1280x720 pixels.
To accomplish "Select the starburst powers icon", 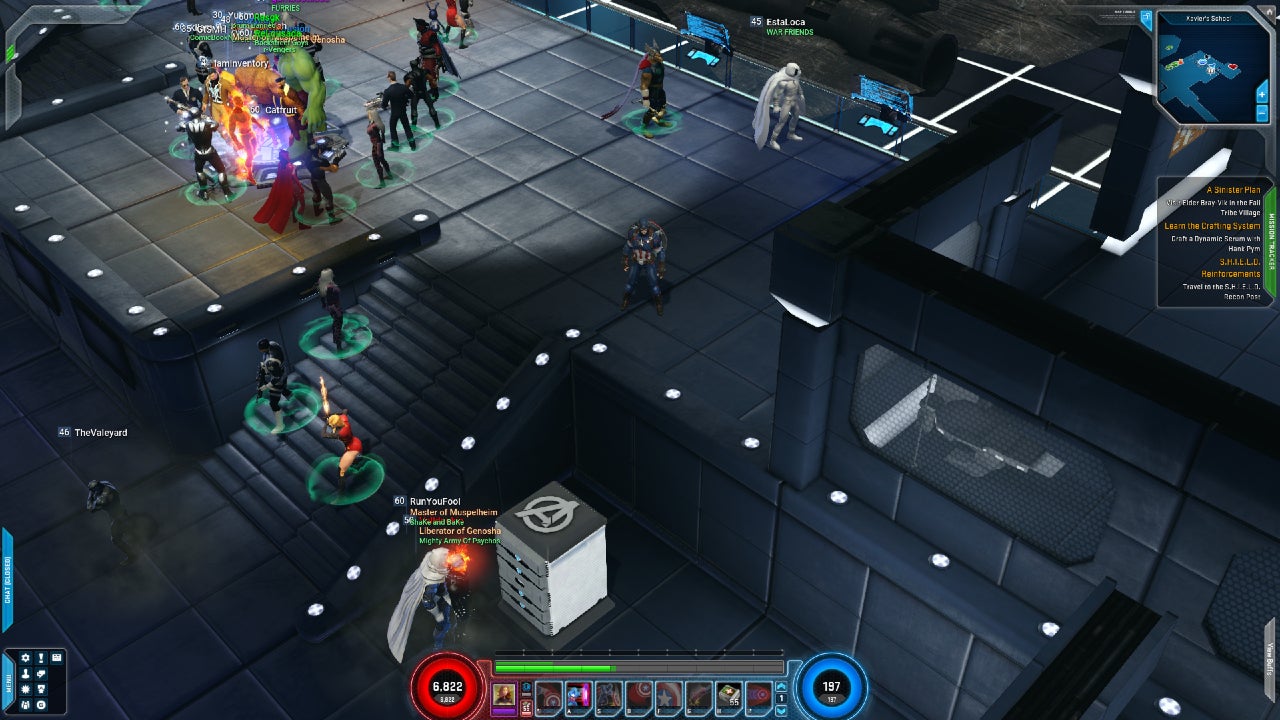I will click(x=26, y=688).
